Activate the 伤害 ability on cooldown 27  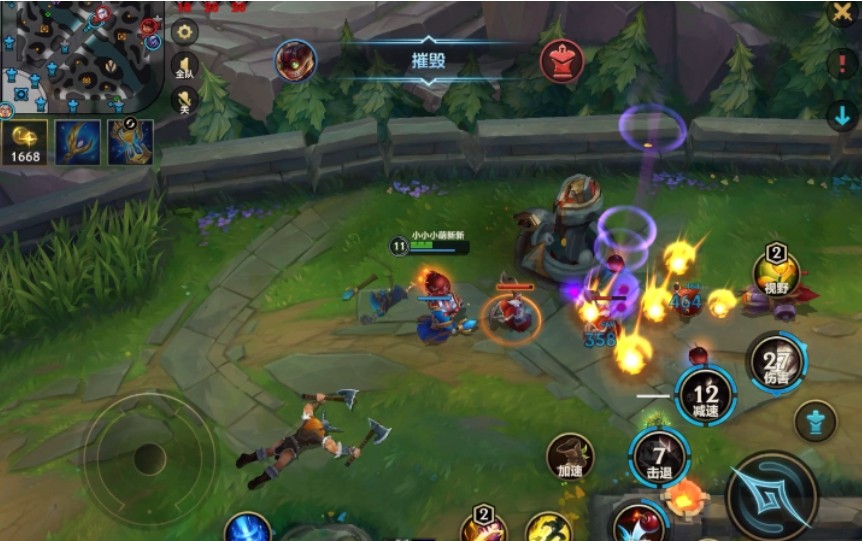[x=775, y=363]
